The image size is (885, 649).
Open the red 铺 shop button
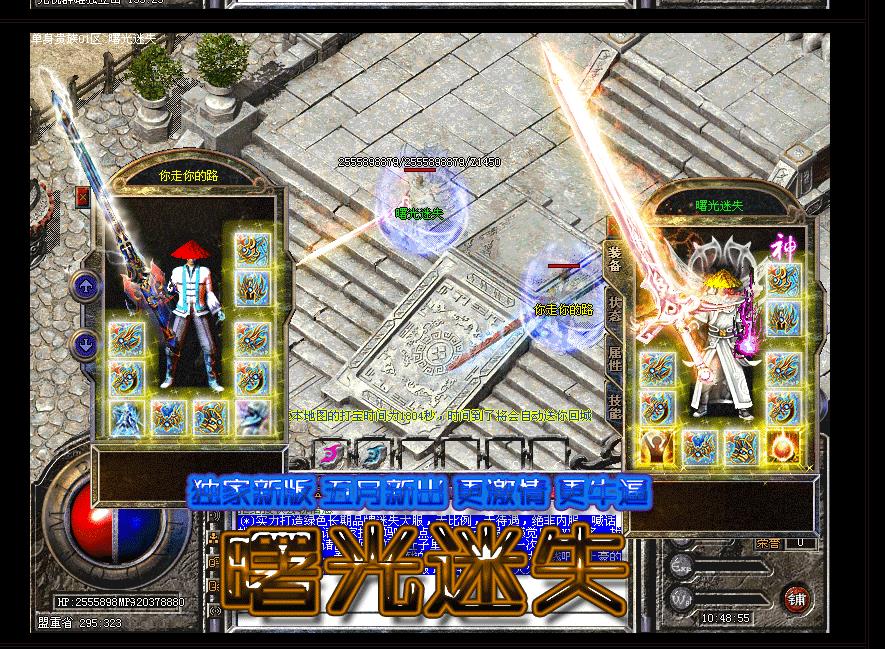pos(796,598)
